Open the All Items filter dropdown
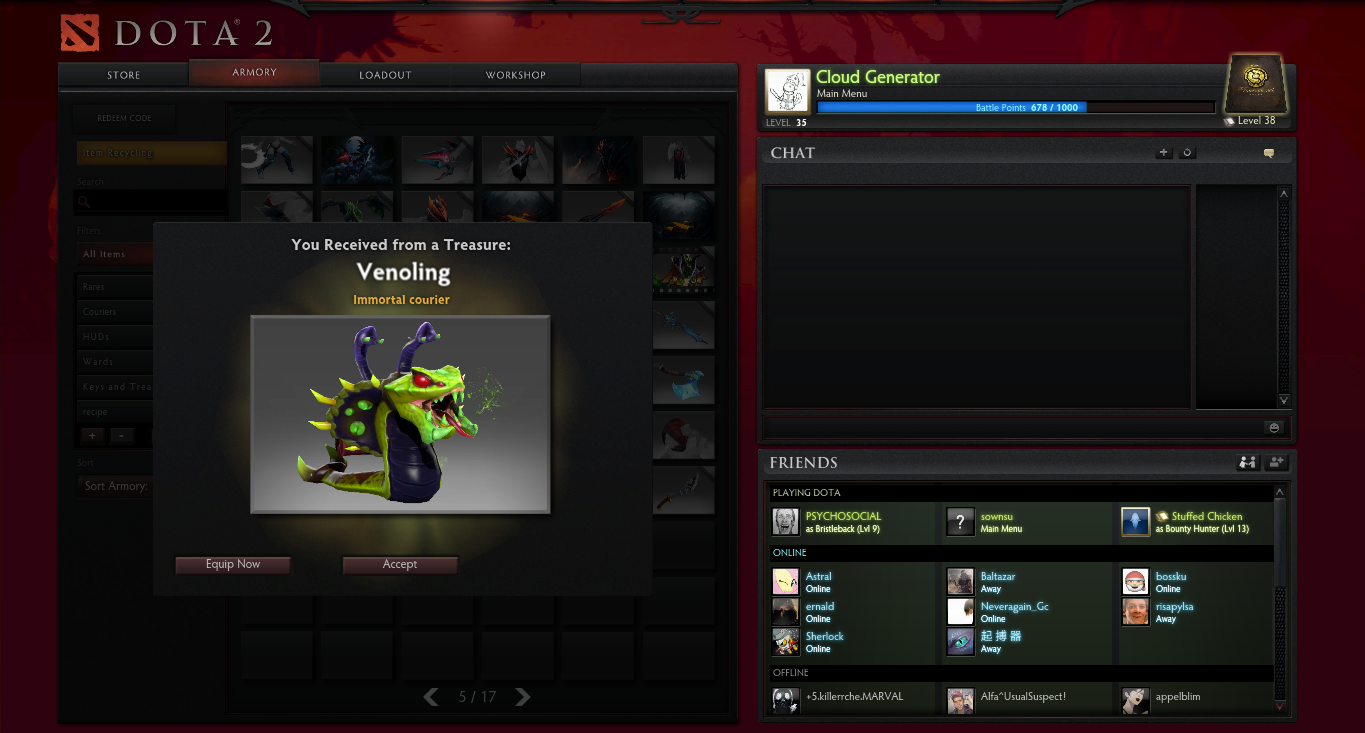The width and height of the screenshot is (1365, 733). (113, 254)
